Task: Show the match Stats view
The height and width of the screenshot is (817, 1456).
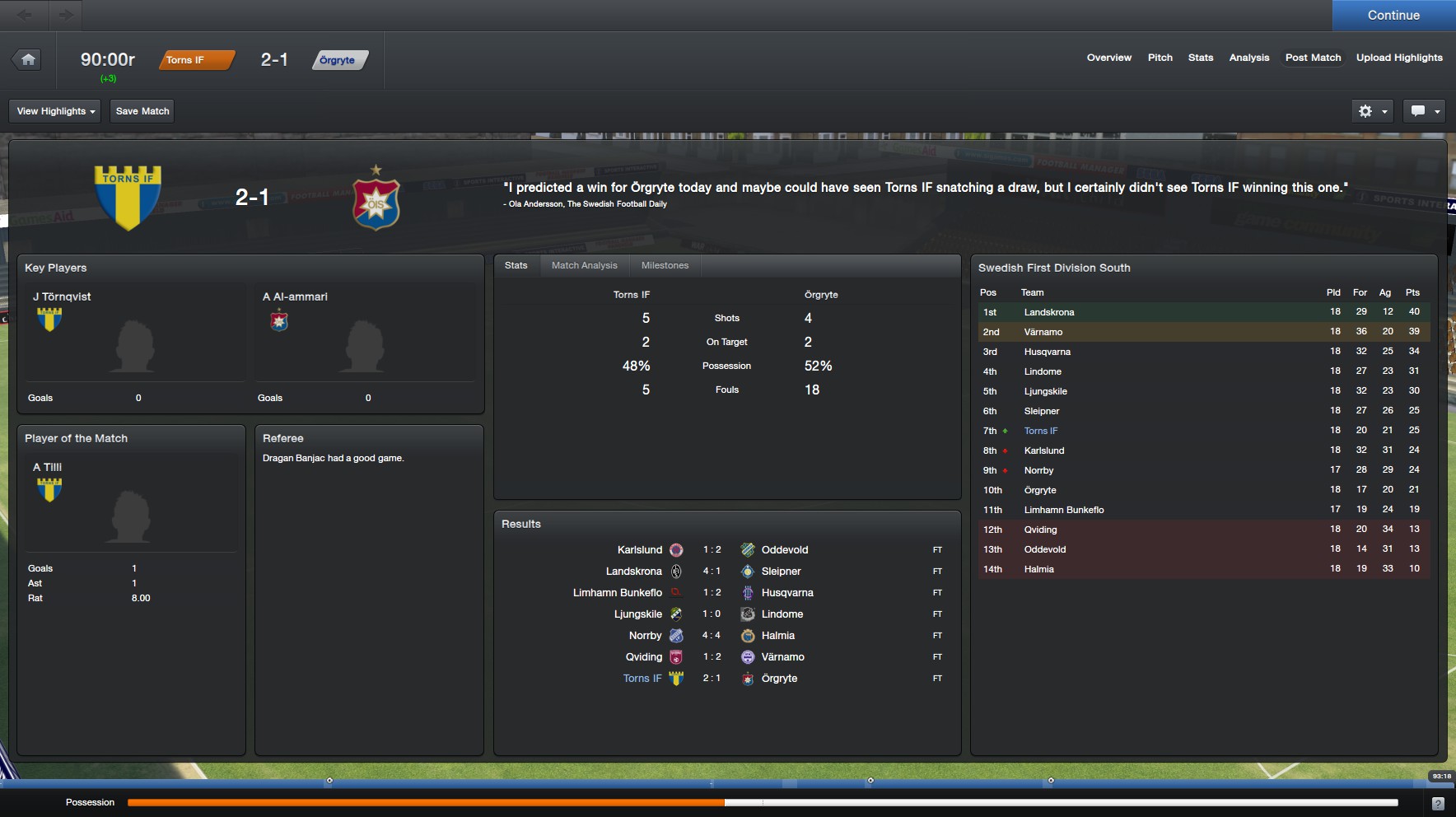Action: tap(1200, 58)
